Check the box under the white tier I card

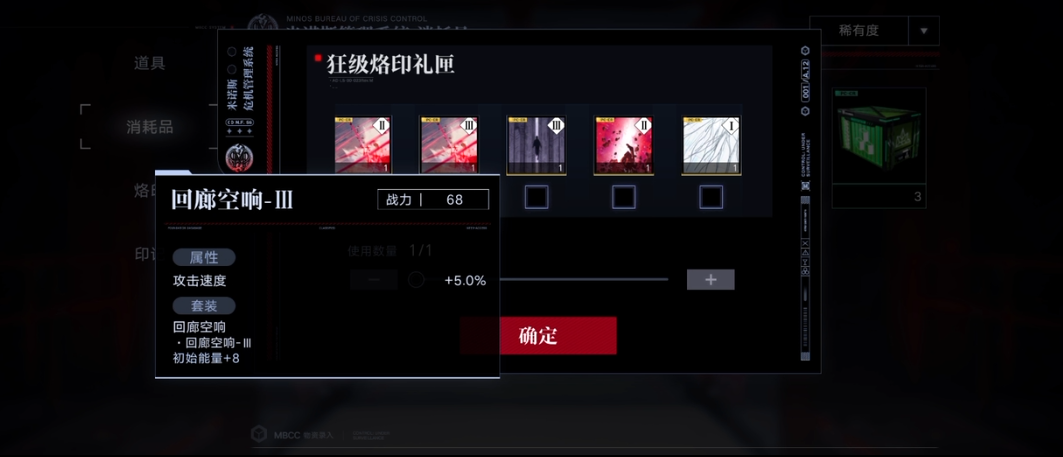pos(711,197)
